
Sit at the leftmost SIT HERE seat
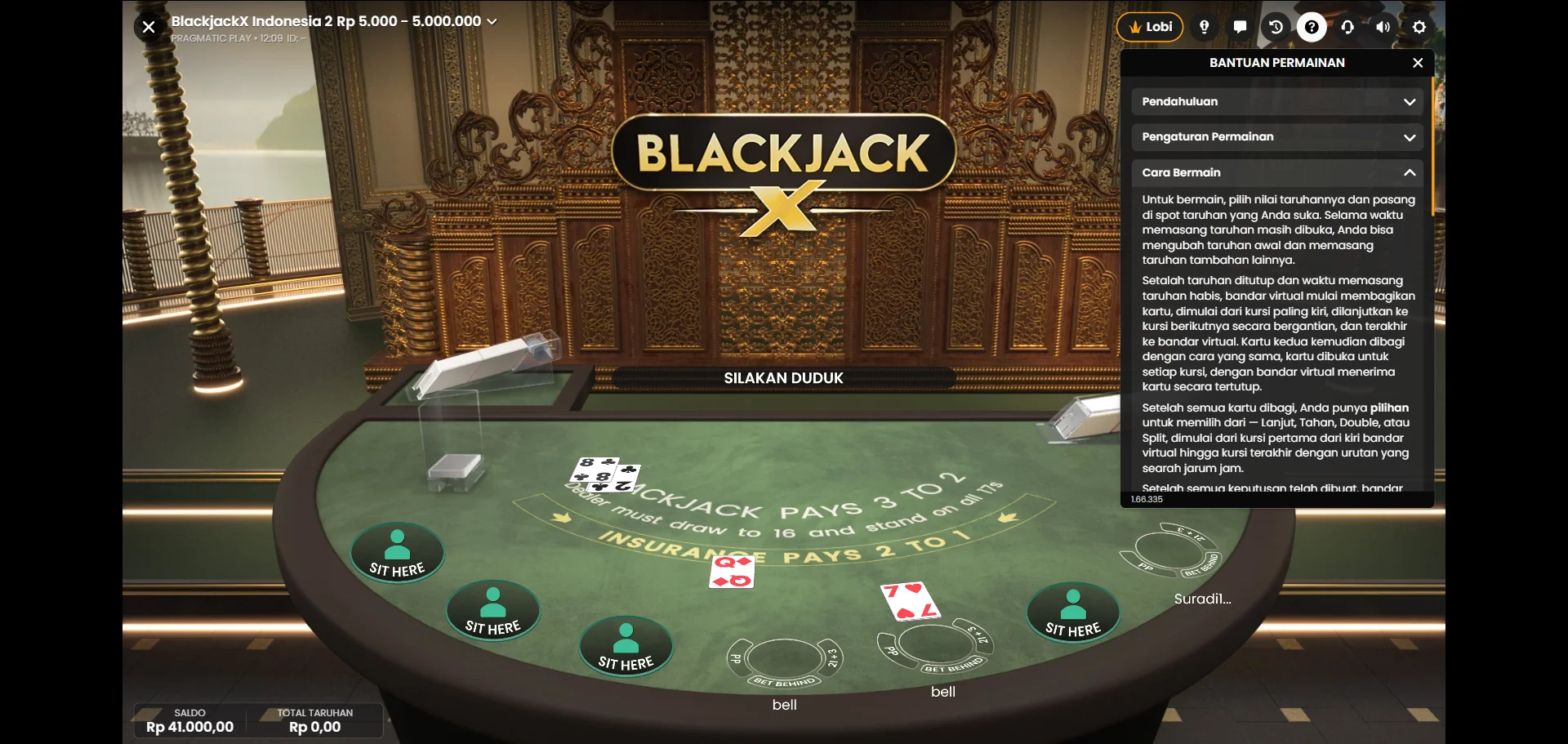coord(397,554)
